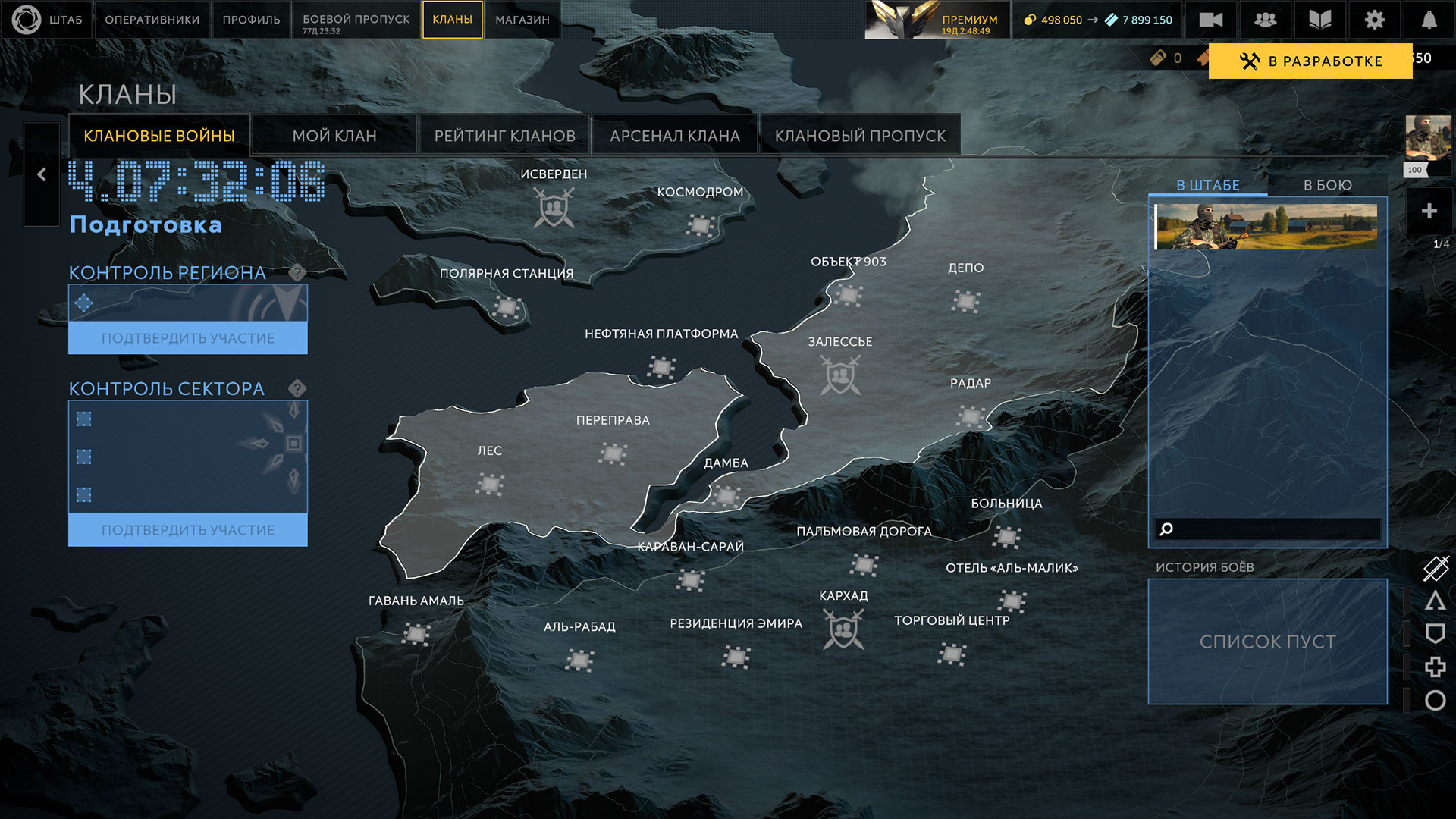Show the Рейтинг кланов tab

504,136
